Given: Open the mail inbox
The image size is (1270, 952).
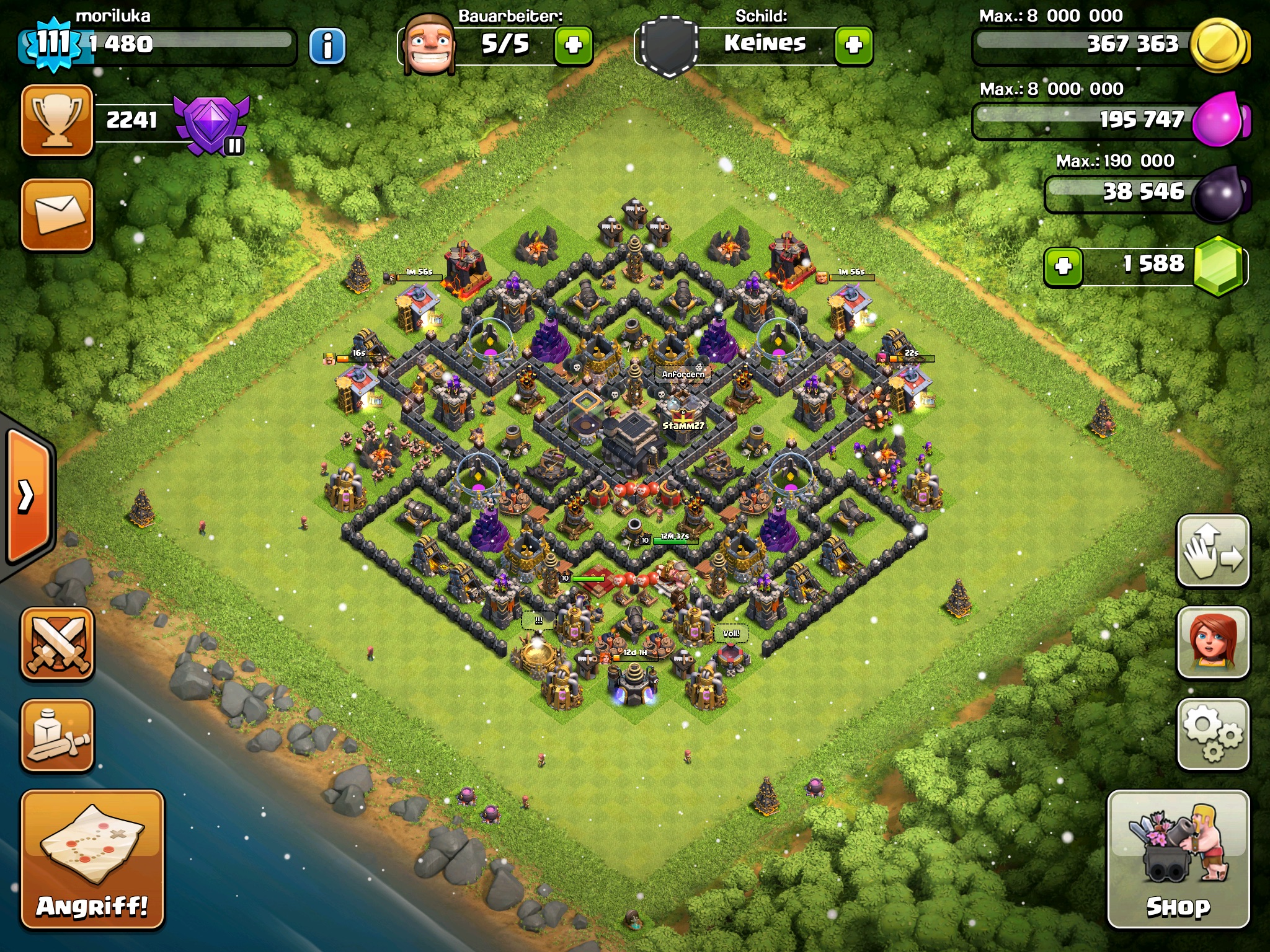Looking at the screenshot, I should 57,214.
